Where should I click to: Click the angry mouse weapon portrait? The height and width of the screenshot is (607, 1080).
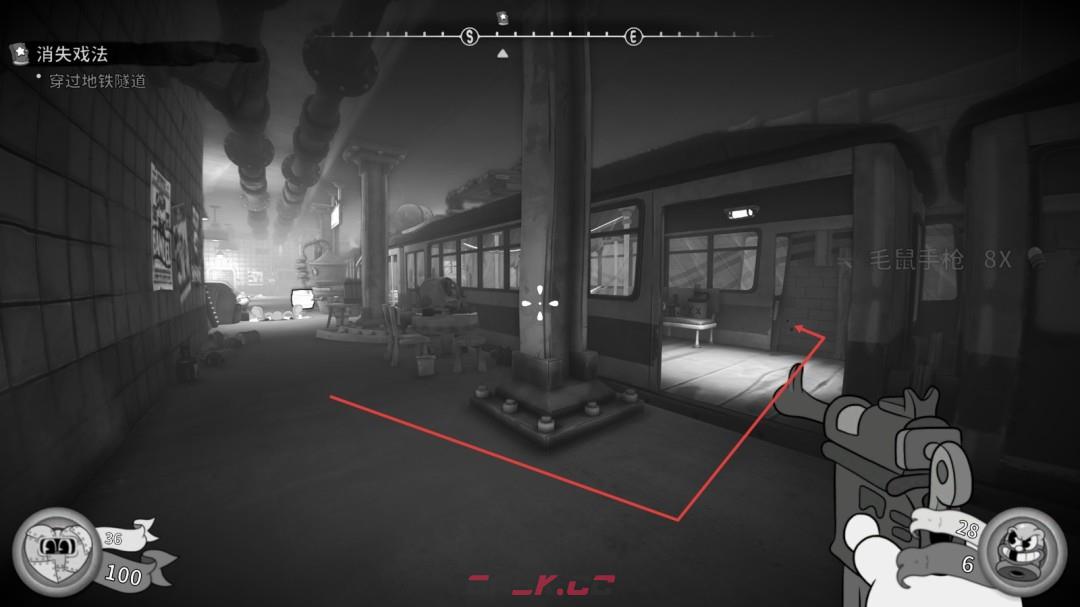[x=1021, y=551]
